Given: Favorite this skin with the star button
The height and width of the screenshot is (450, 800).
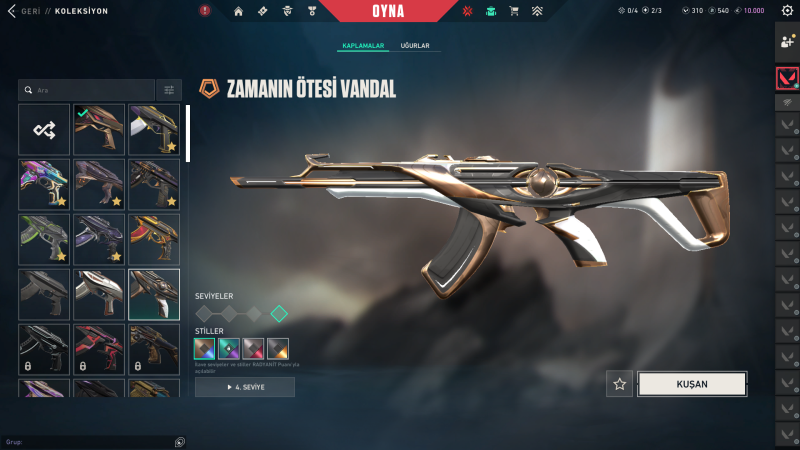Looking at the screenshot, I should 620,384.
